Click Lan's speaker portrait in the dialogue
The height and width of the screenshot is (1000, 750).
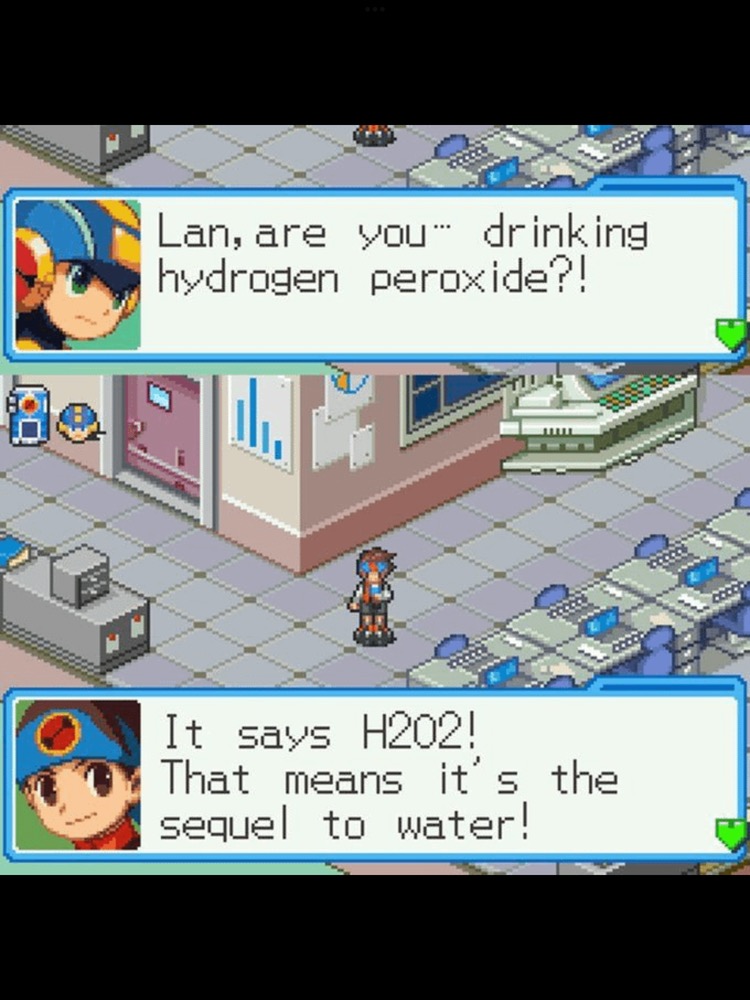tap(78, 774)
